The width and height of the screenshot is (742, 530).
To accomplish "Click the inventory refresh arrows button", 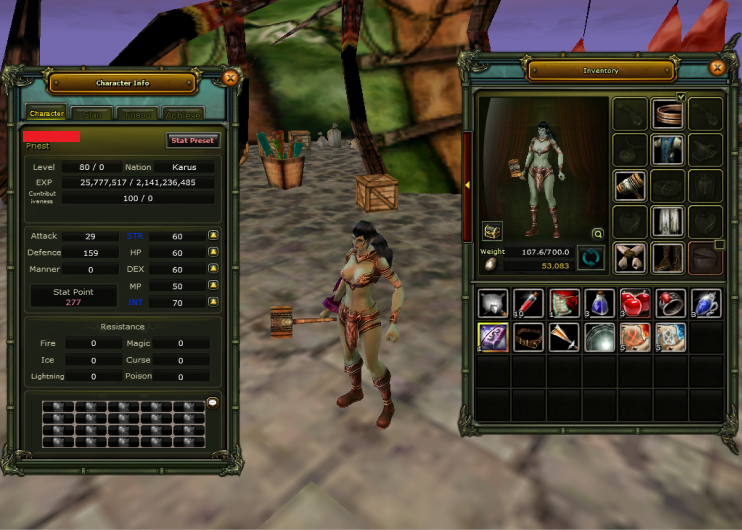I will (x=591, y=258).
